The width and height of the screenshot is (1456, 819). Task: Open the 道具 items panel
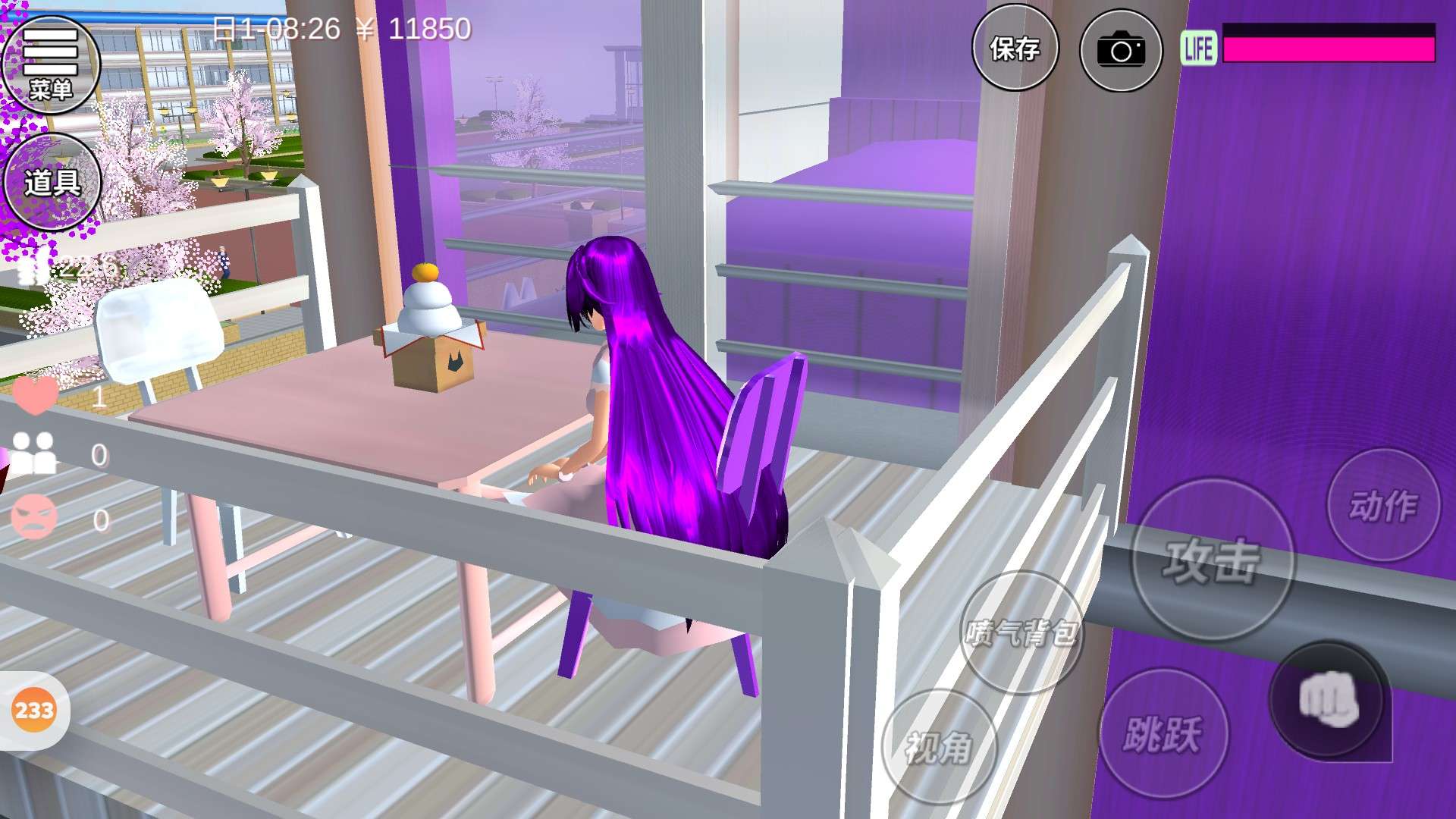click(x=52, y=182)
